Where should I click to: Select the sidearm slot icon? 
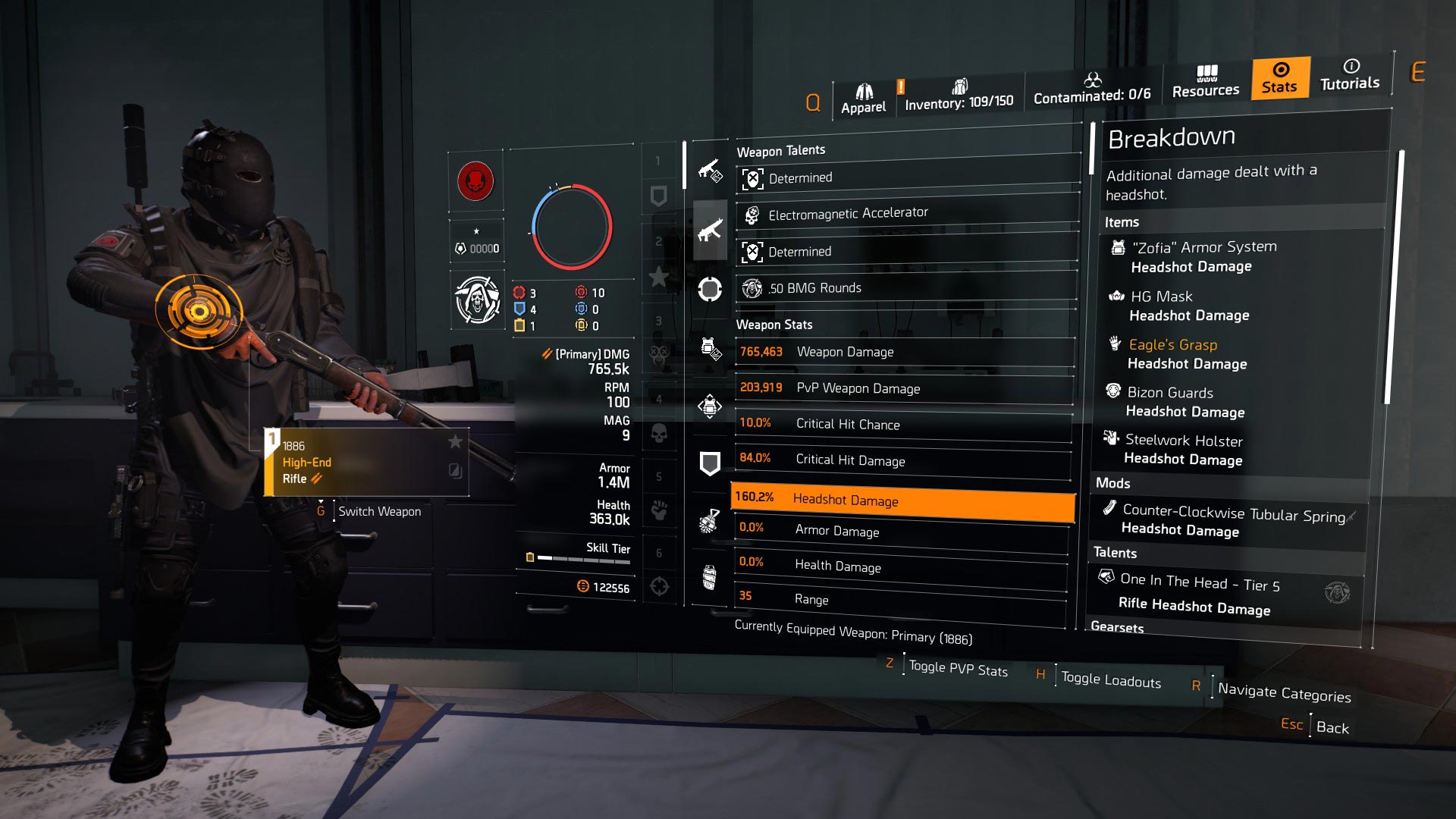(x=711, y=288)
